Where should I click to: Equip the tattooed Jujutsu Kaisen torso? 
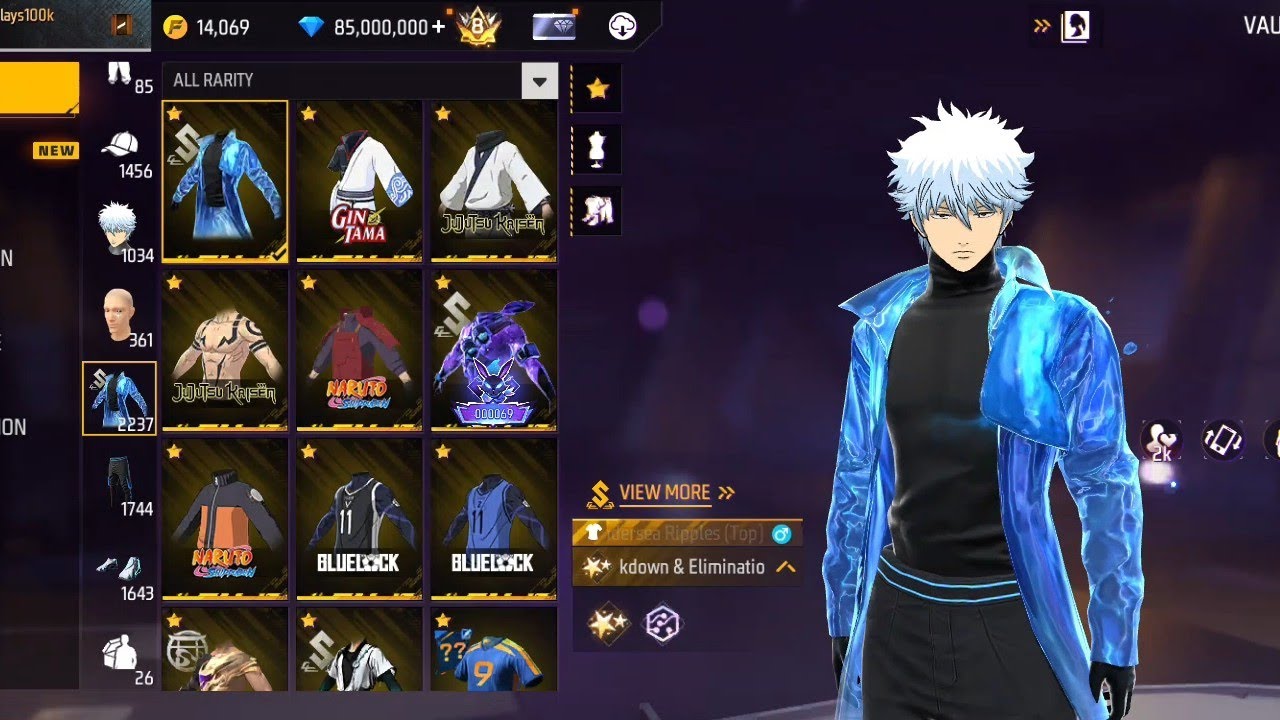[225, 349]
